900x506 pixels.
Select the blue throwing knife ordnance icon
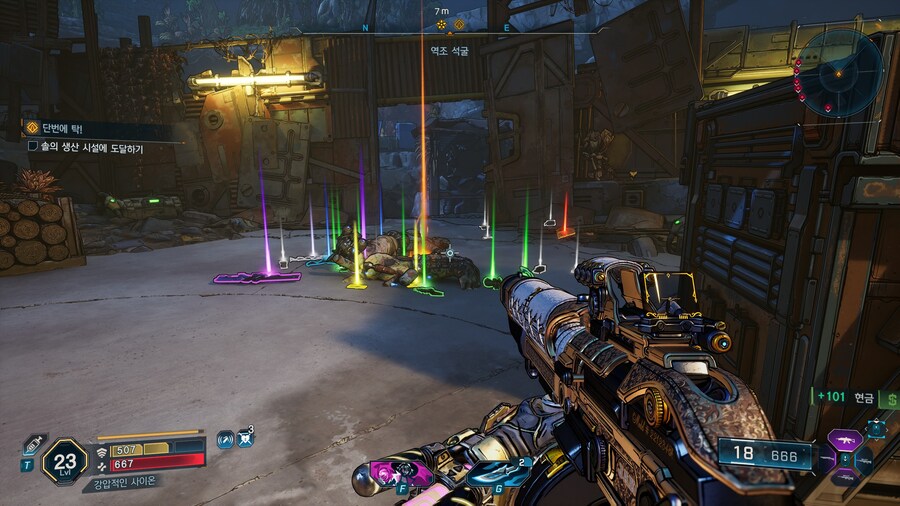click(496, 474)
